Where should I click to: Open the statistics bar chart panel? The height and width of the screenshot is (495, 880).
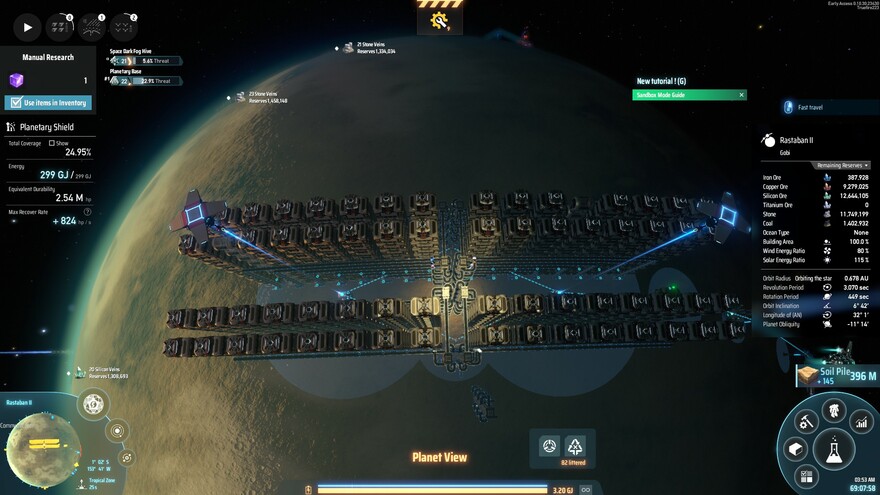click(861, 423)
